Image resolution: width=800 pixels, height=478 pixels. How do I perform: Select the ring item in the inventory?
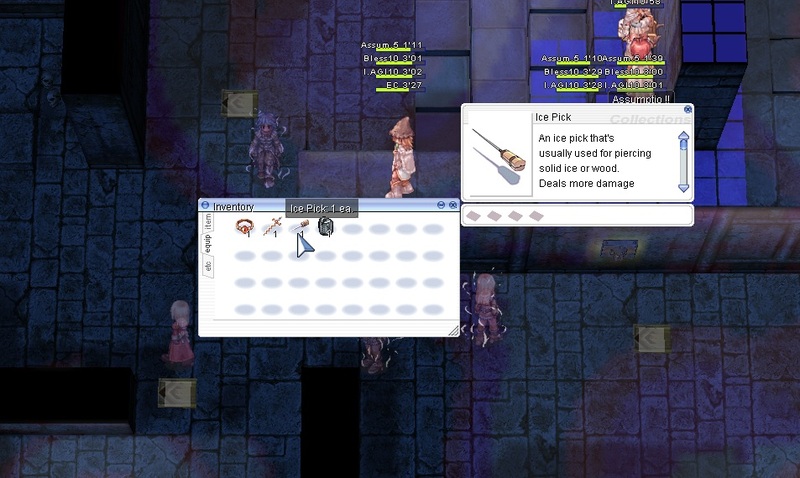[x=243, y=228]
